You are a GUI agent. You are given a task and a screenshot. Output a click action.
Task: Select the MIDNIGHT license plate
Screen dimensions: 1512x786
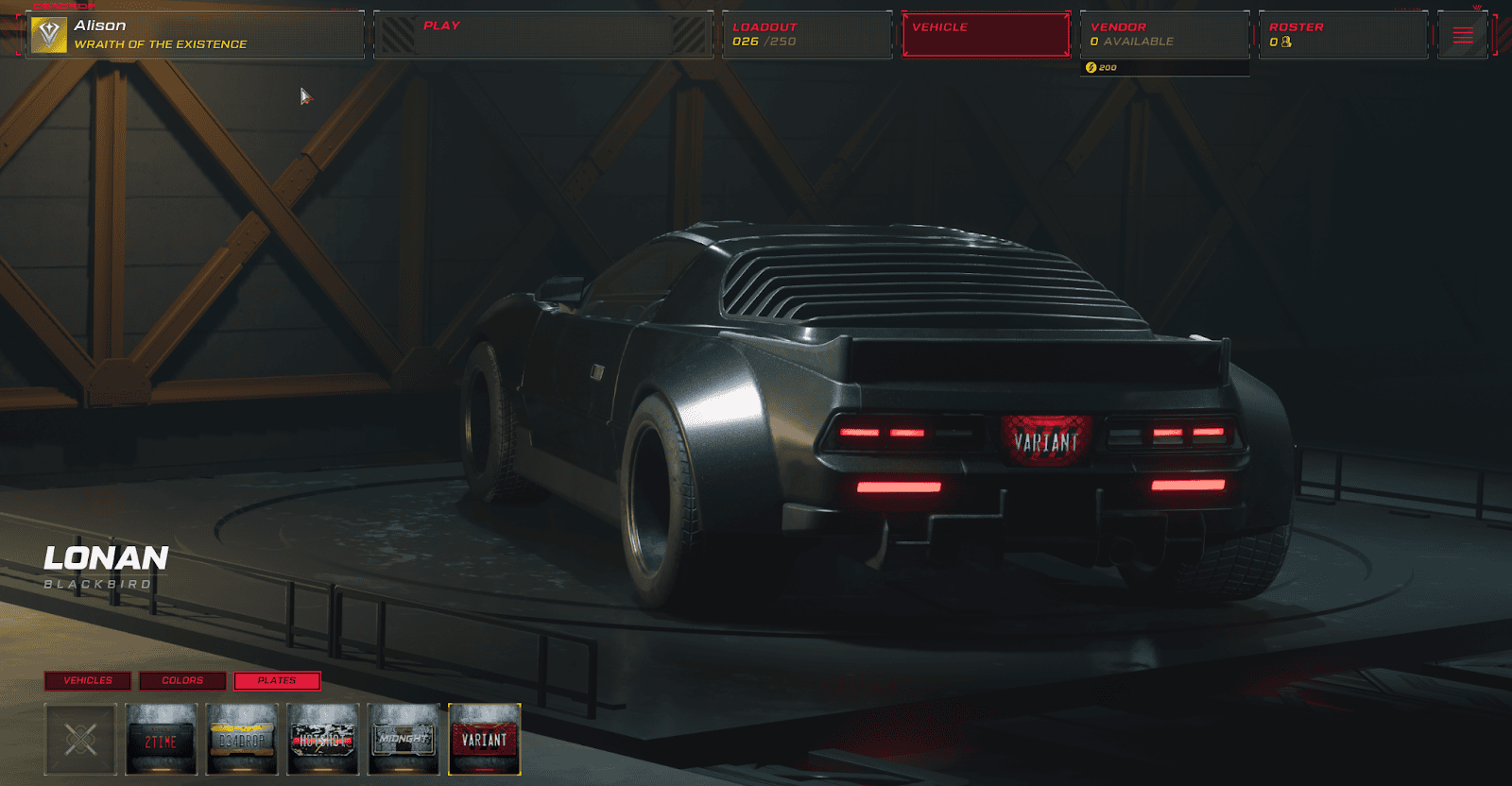[404, 739]
